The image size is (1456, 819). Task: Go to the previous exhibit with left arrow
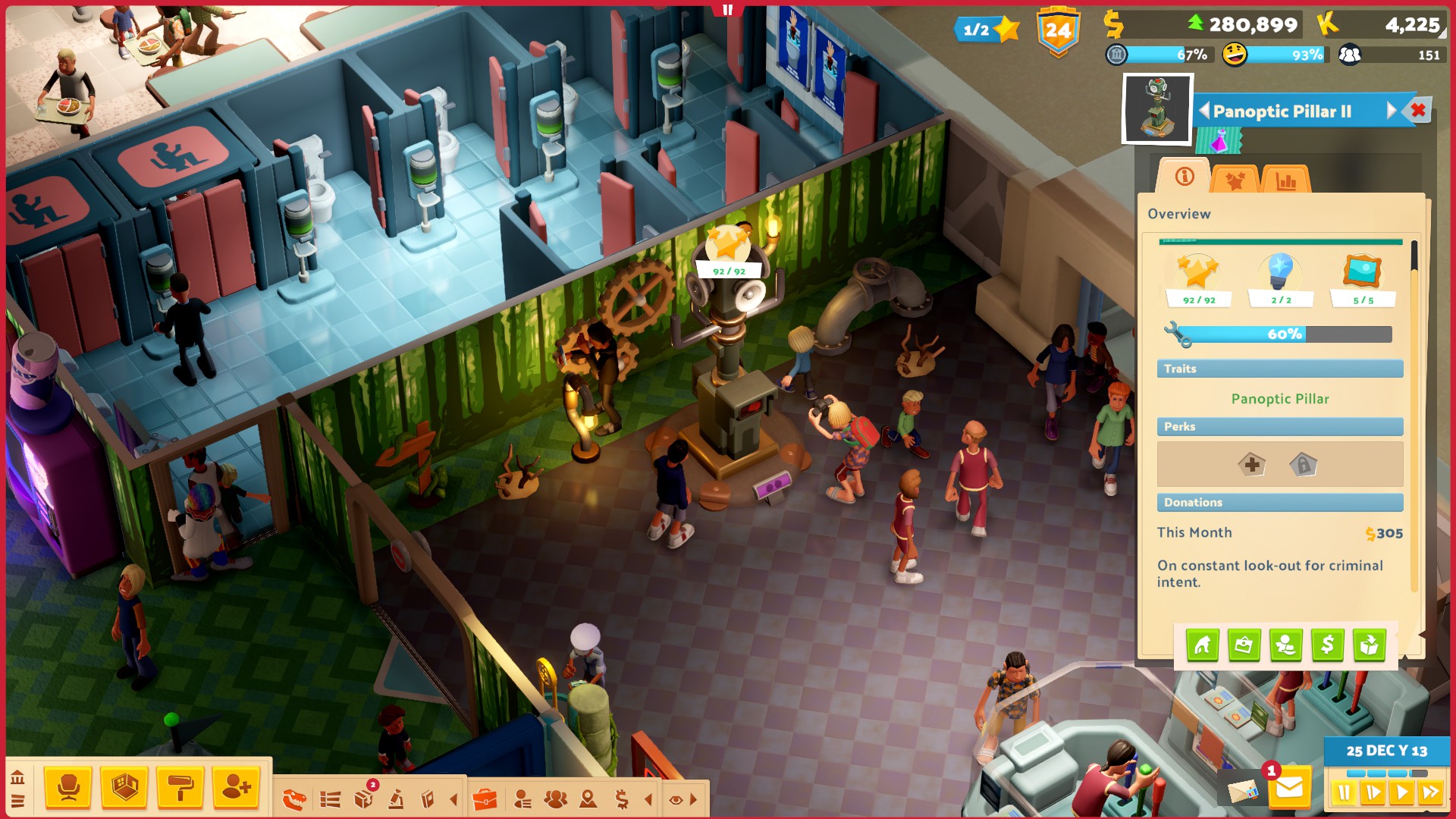tap(1204, 111)
